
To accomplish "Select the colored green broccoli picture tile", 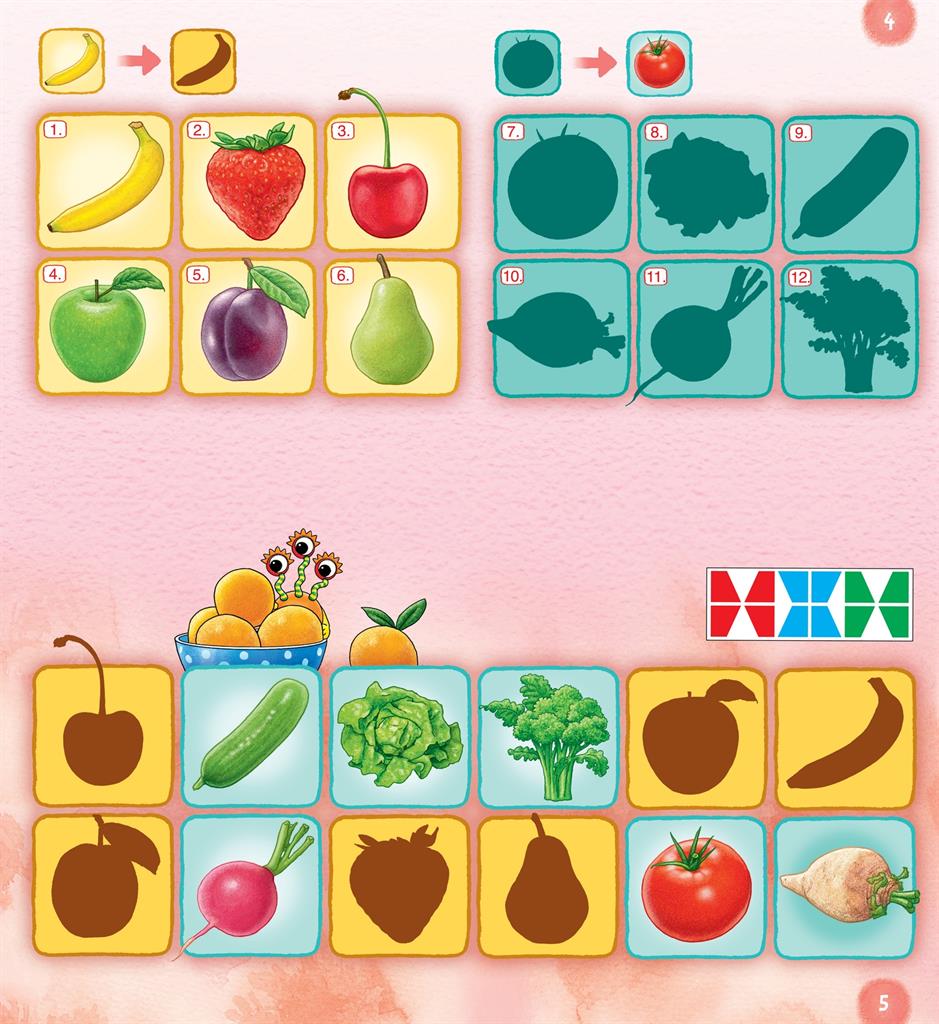I will tap(548, 736).
